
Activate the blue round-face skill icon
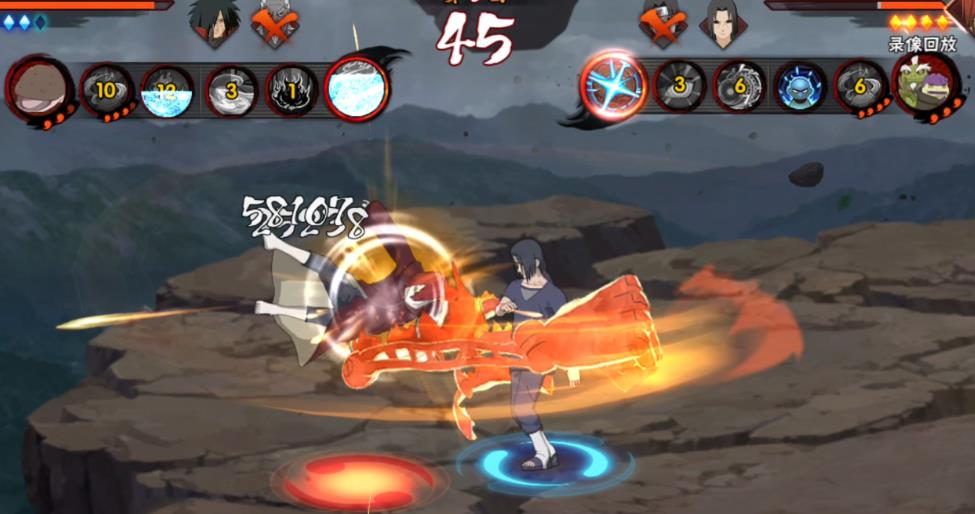tap(802, 88)
